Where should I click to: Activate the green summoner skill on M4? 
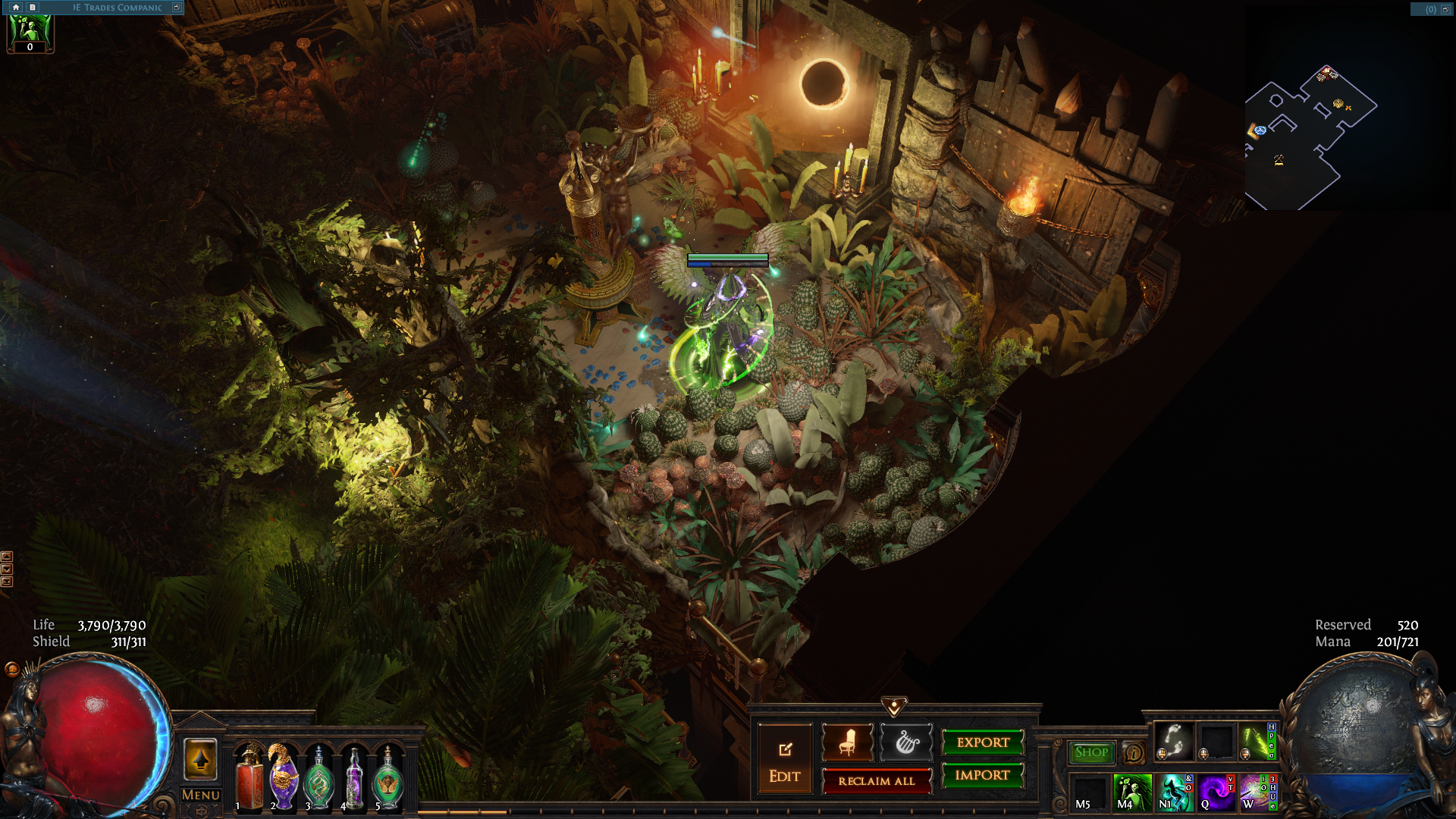1131,792
